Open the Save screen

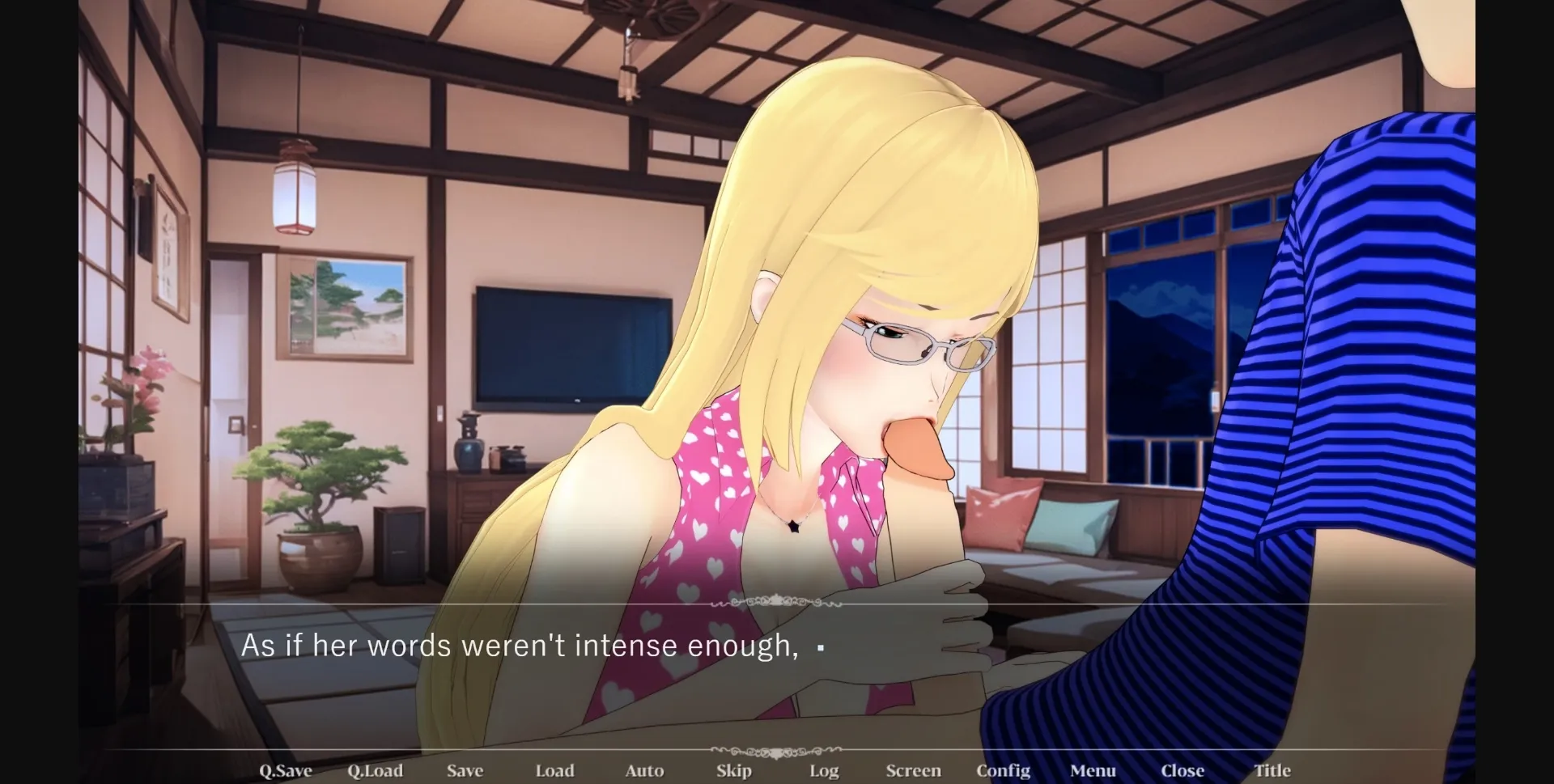pyautogui.click(x=465, y=770)
